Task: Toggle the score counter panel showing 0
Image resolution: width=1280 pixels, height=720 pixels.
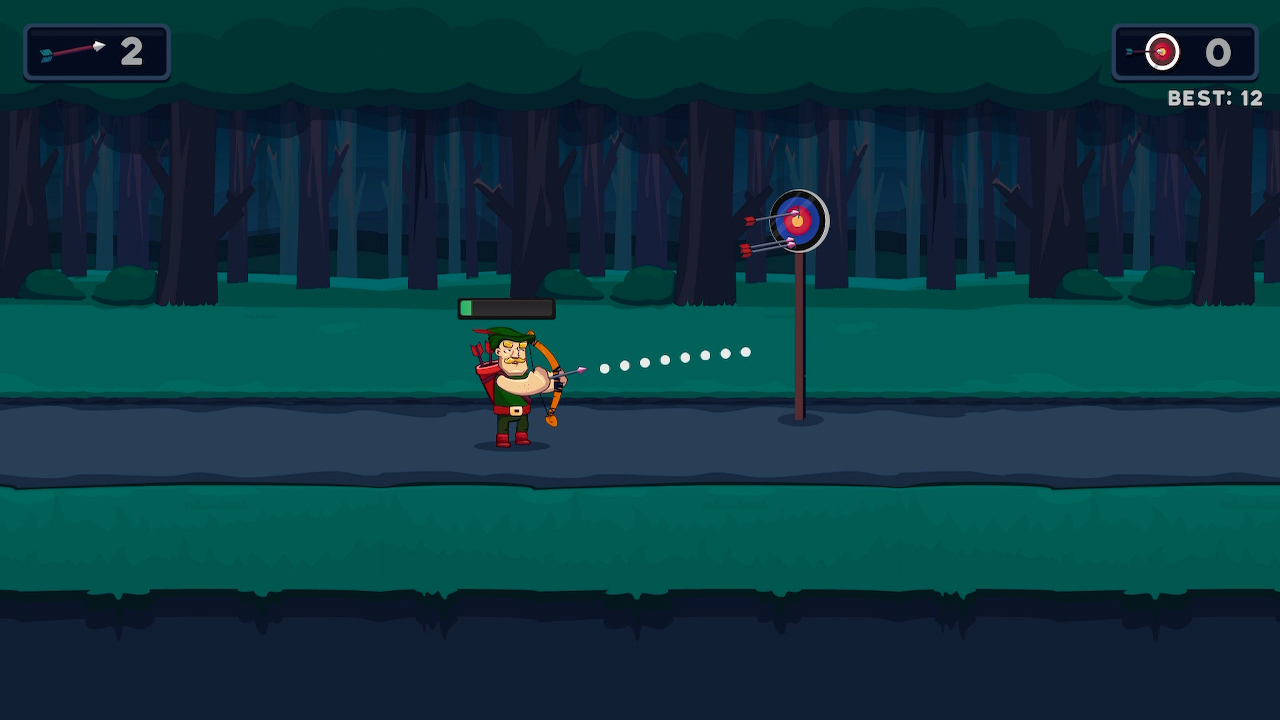Action: (x=1184, y=52)
